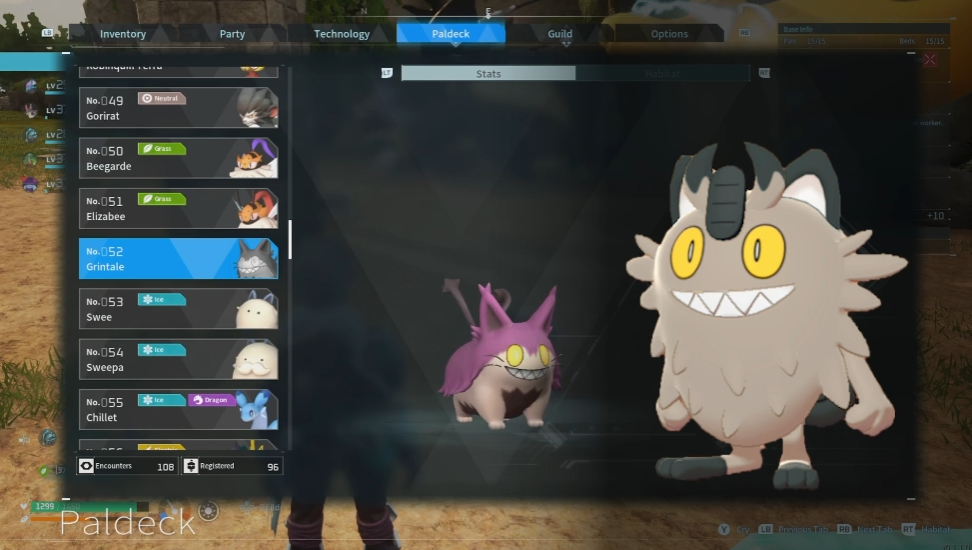Show the Stats sub-tab
This screenshot has width=972, height=550.
click(x=488, y=73)
